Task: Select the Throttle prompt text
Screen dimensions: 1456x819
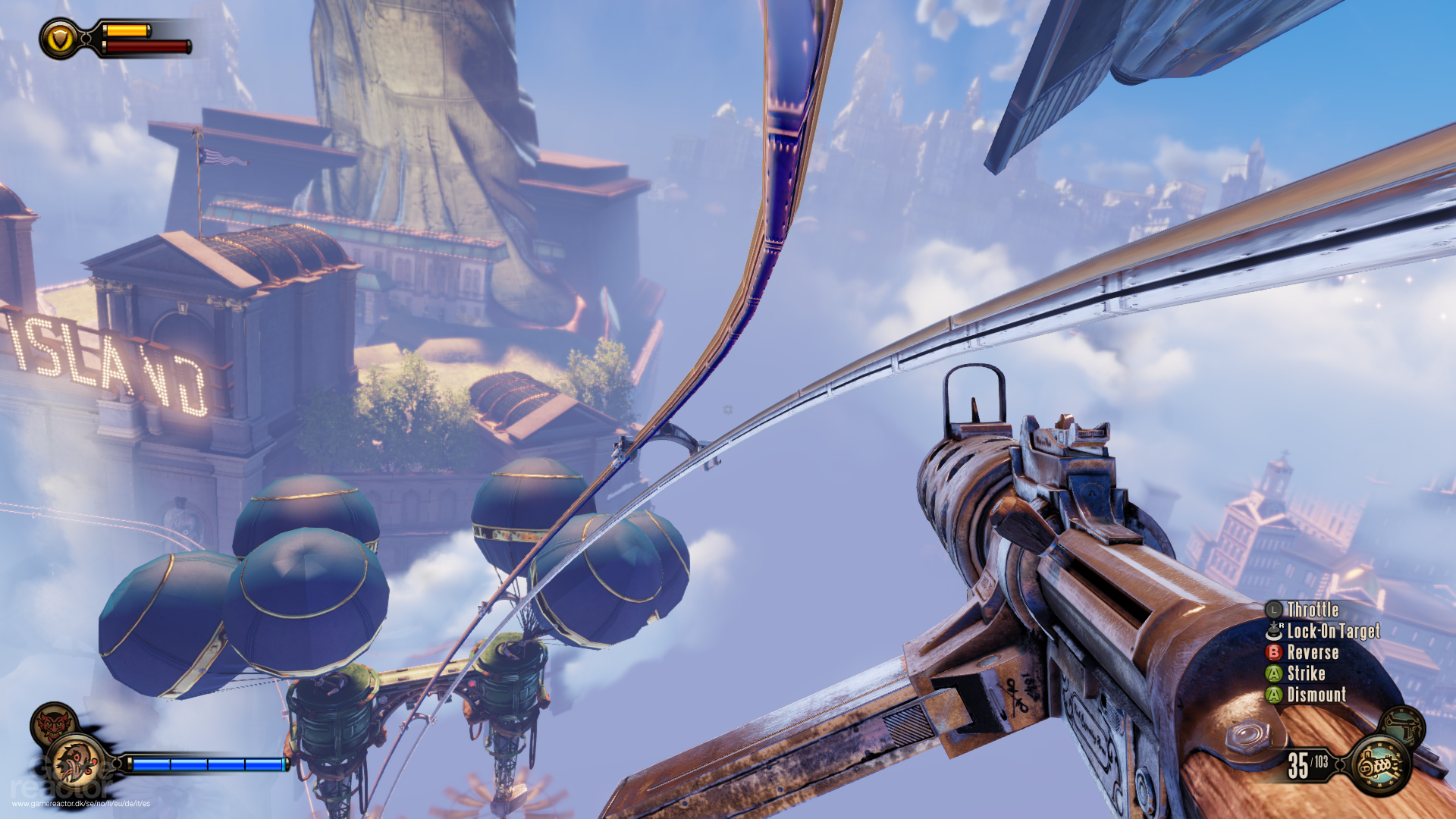Action: pyautogui.click(x=1313, y=610)
